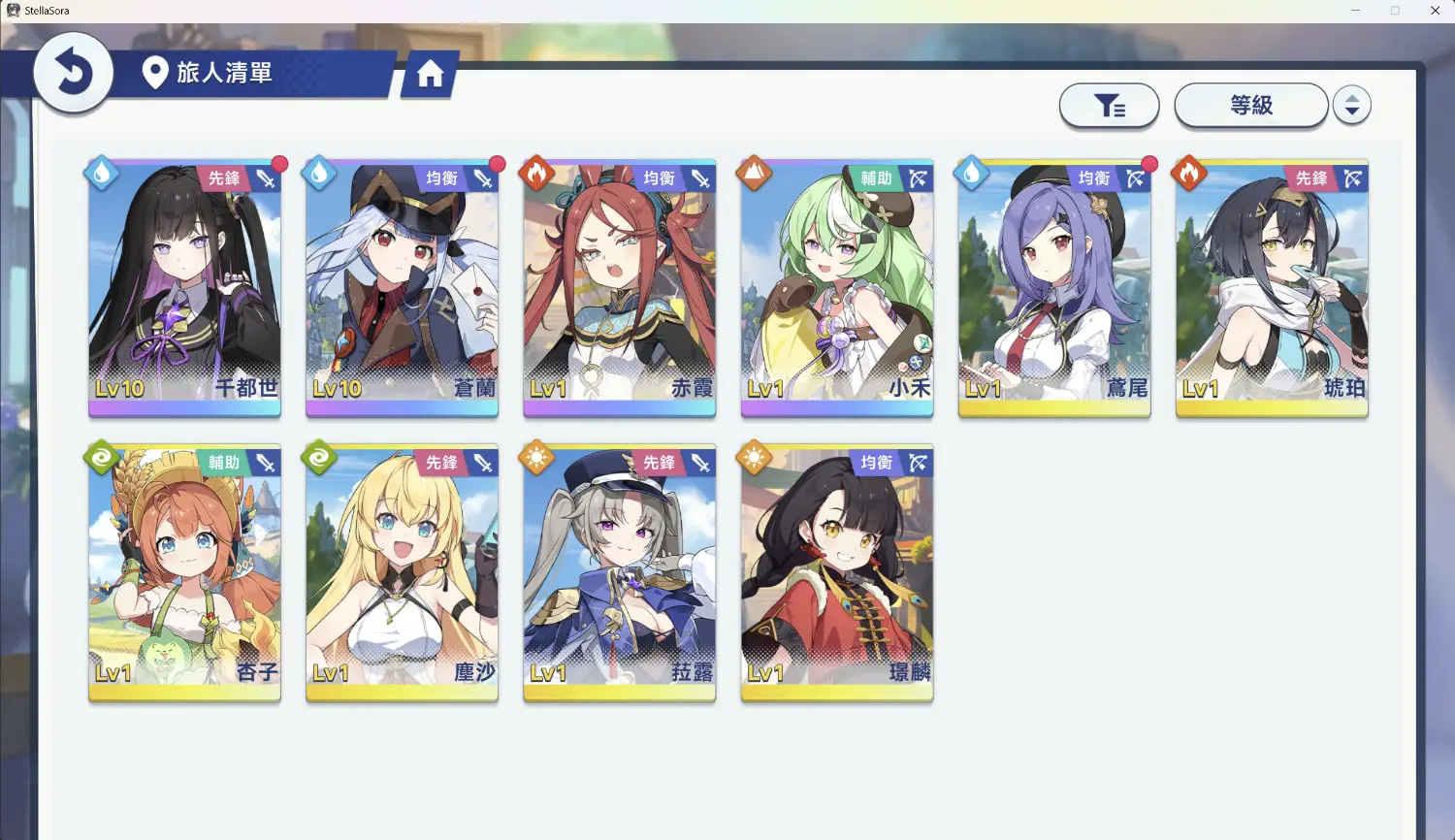The image size is (1455, 840).
Task: Pick the 璟麟 character card
Action: 836,572
